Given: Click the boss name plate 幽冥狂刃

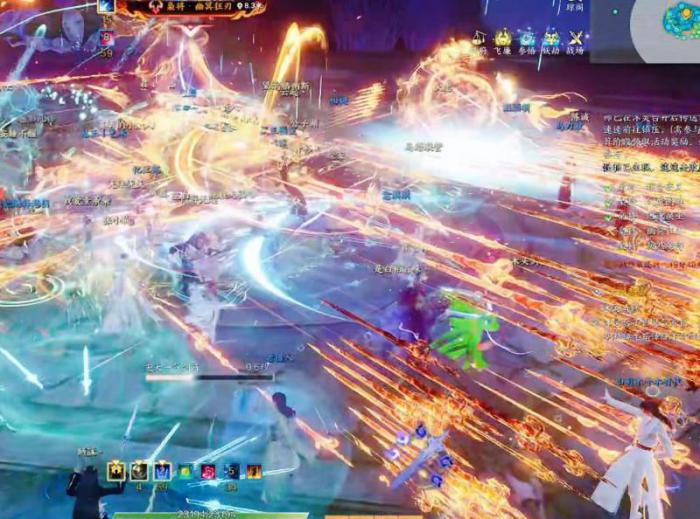Looking at the screenshot, I should (210, 7).
